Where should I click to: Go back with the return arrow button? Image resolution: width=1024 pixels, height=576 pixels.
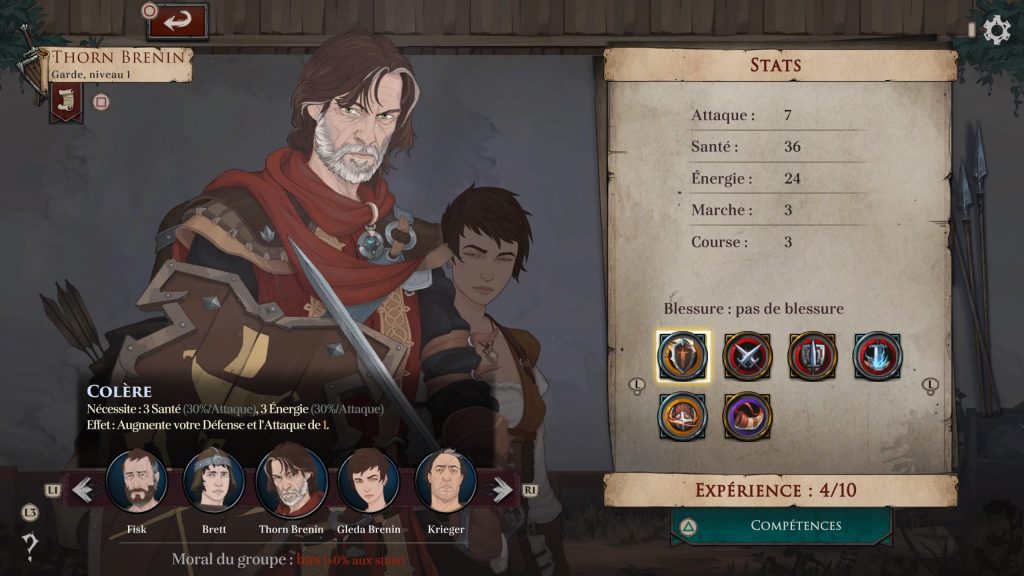pyautogui.click(x=177, y=20)
